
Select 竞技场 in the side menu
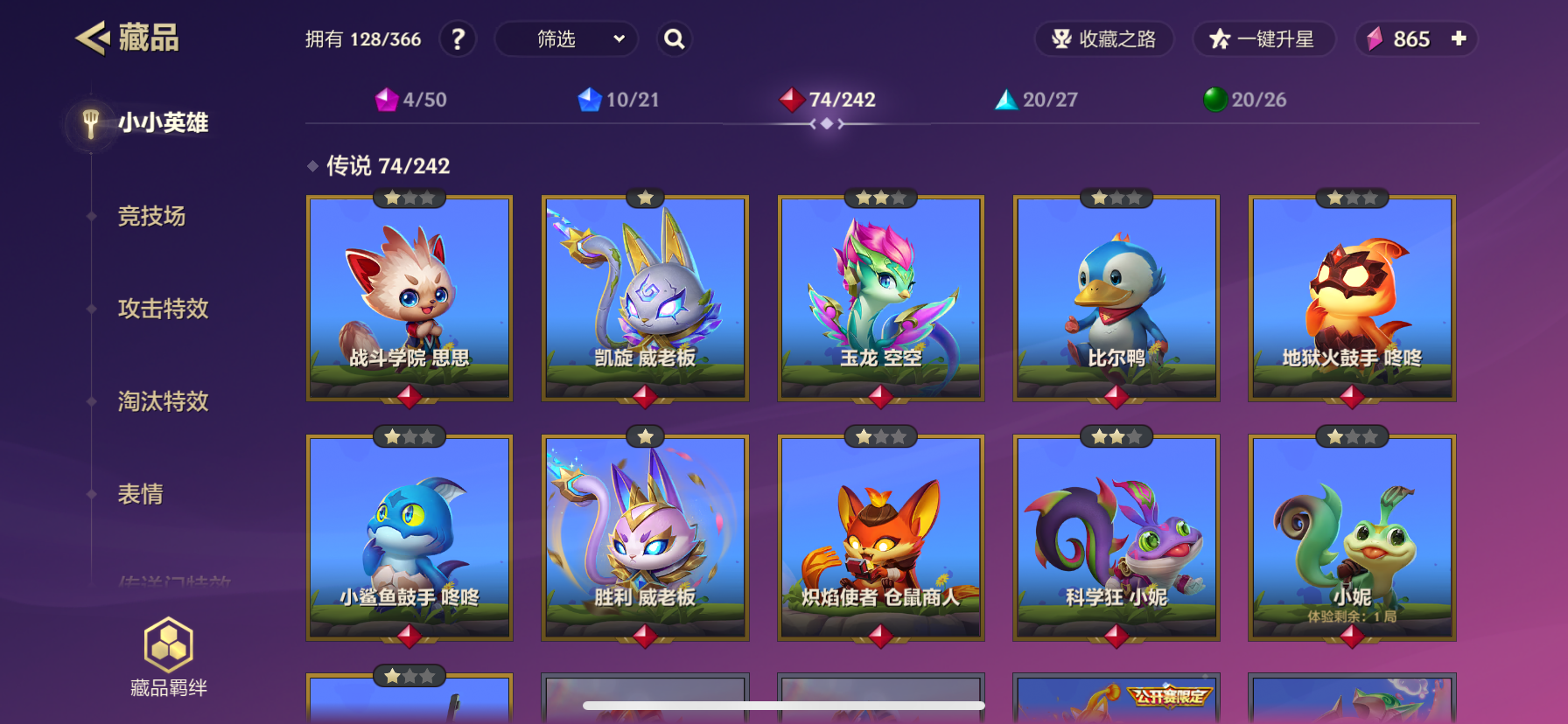151,216
